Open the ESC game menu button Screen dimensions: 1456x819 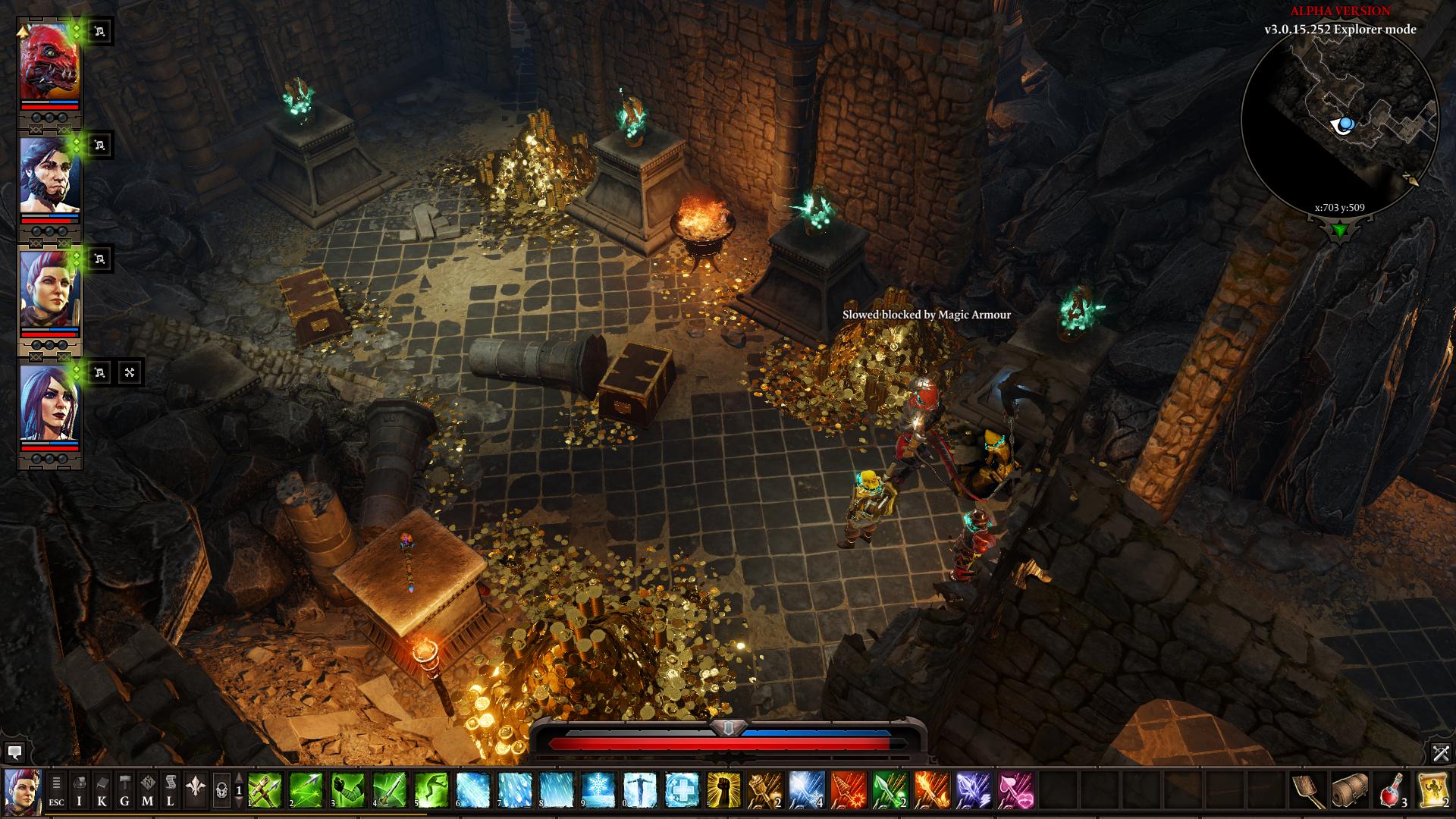point(57,790)
